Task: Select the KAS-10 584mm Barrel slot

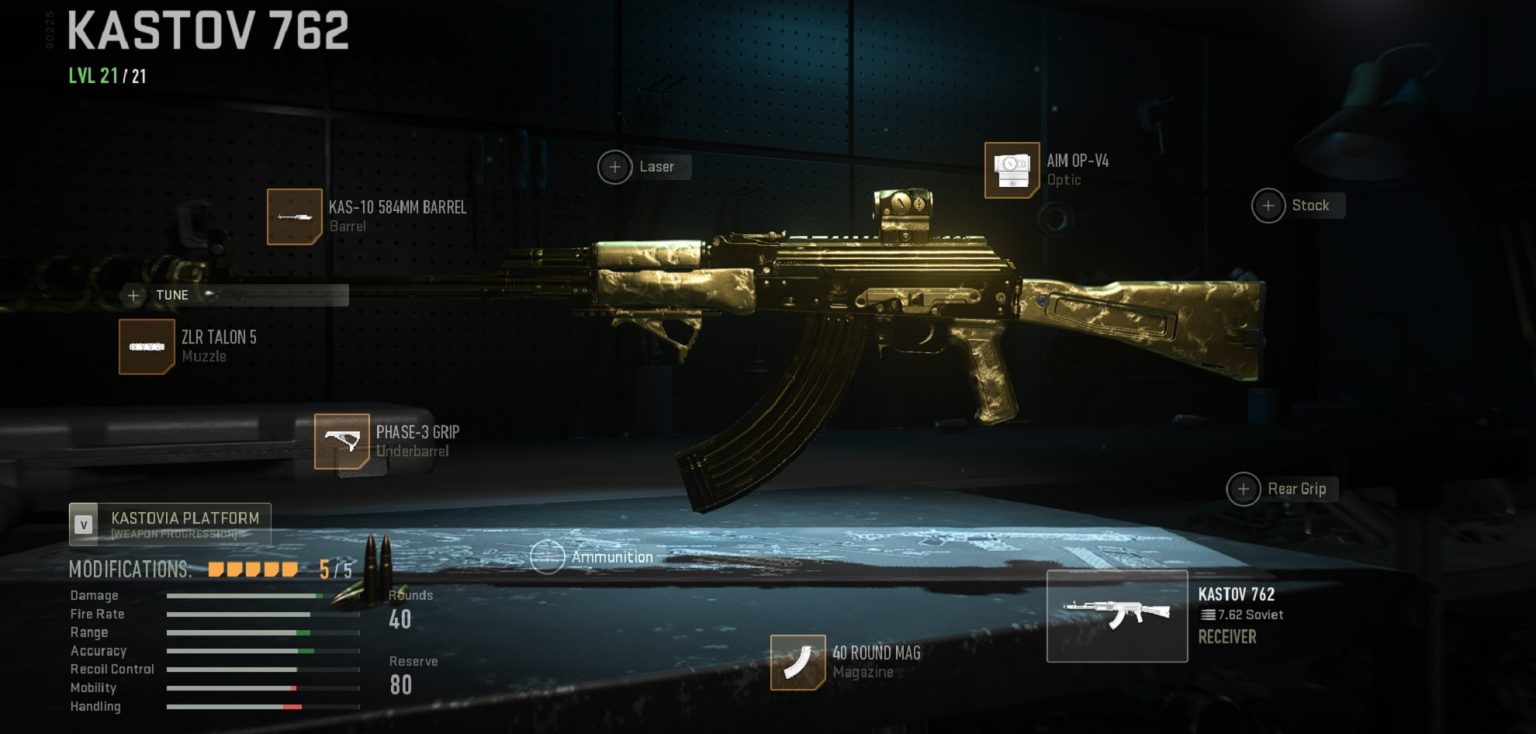Action: 294,216
